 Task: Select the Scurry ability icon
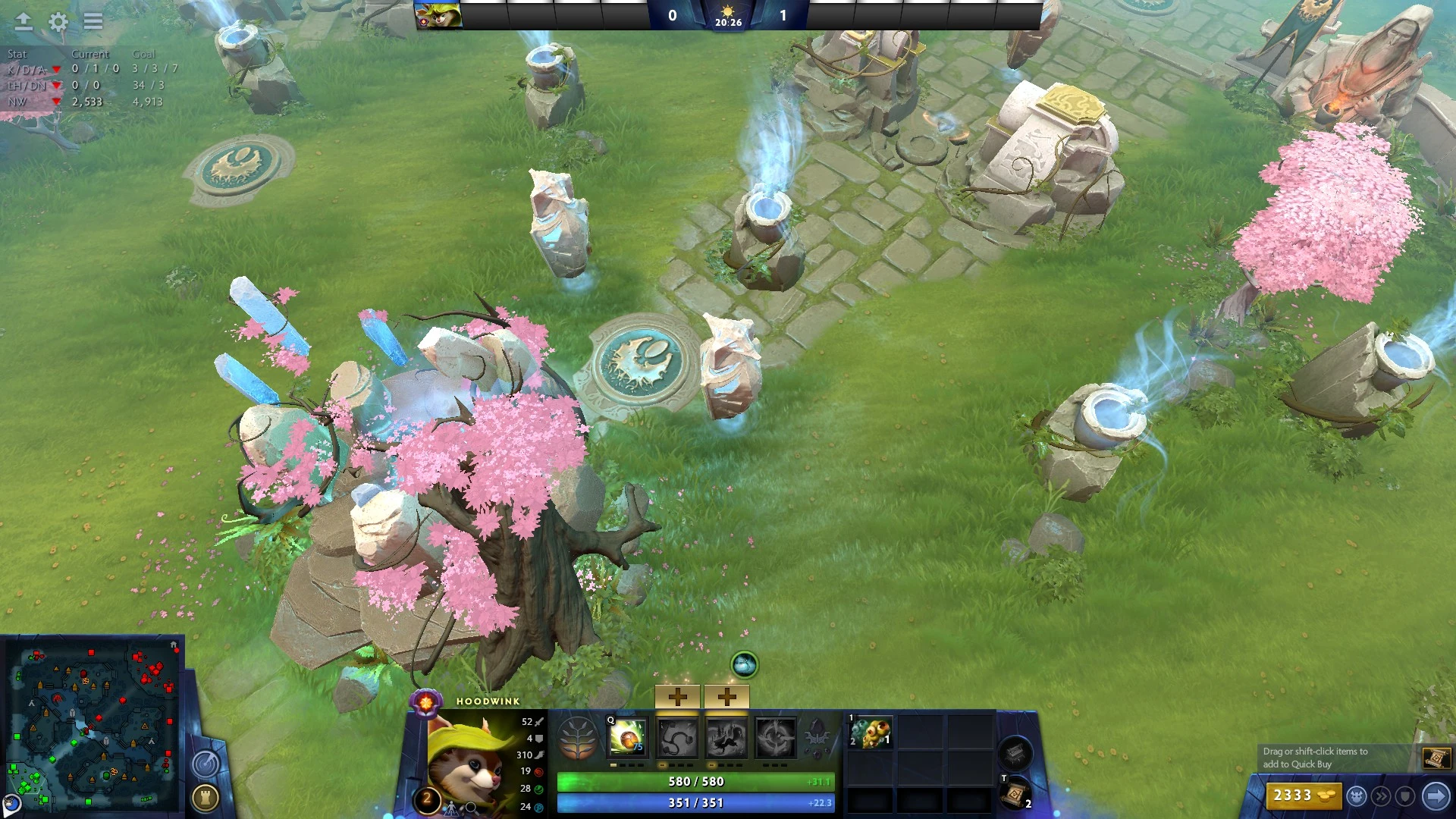point(726,738)
